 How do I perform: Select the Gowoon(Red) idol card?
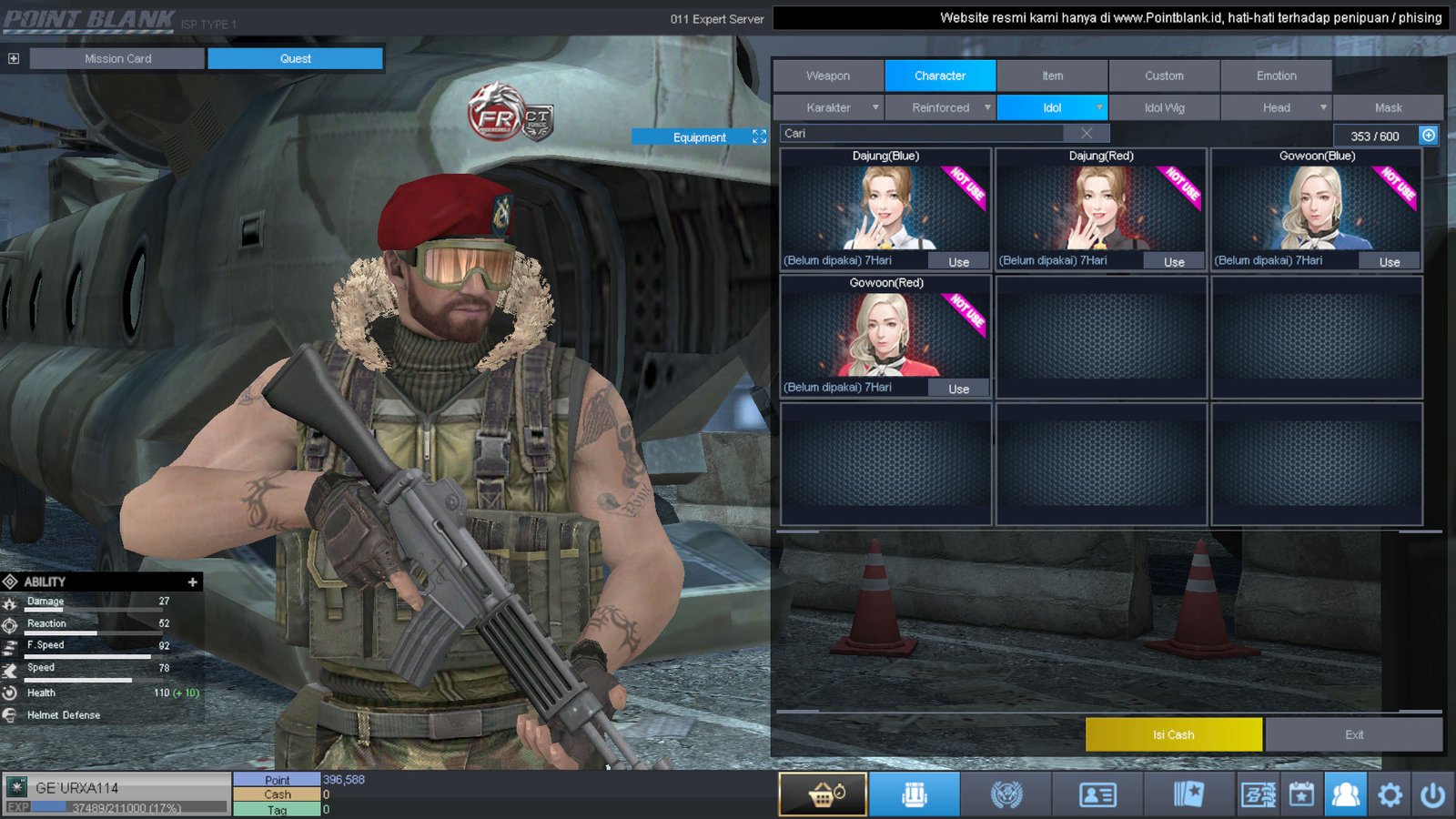pos(885,333)
